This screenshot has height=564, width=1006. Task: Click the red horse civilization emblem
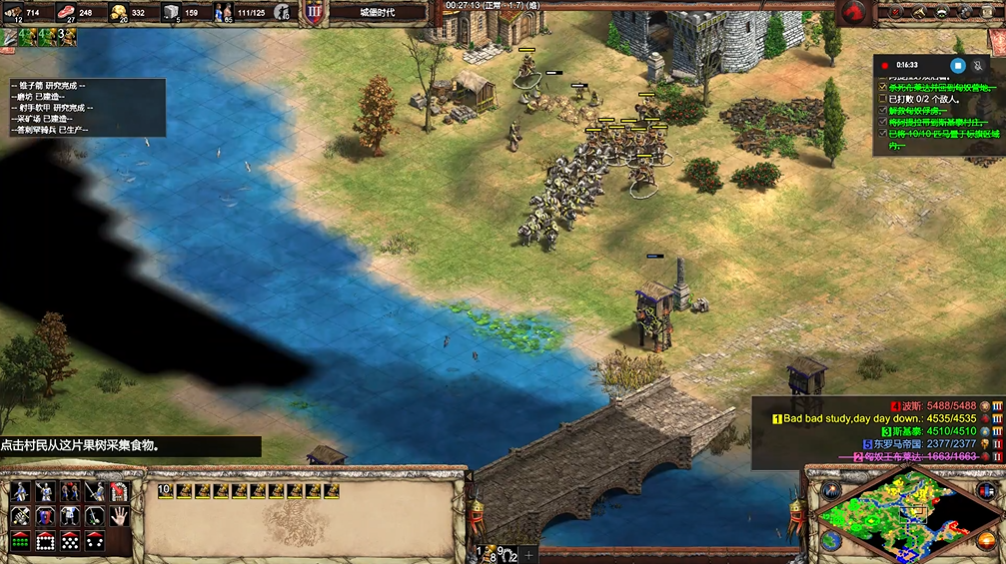853,13
